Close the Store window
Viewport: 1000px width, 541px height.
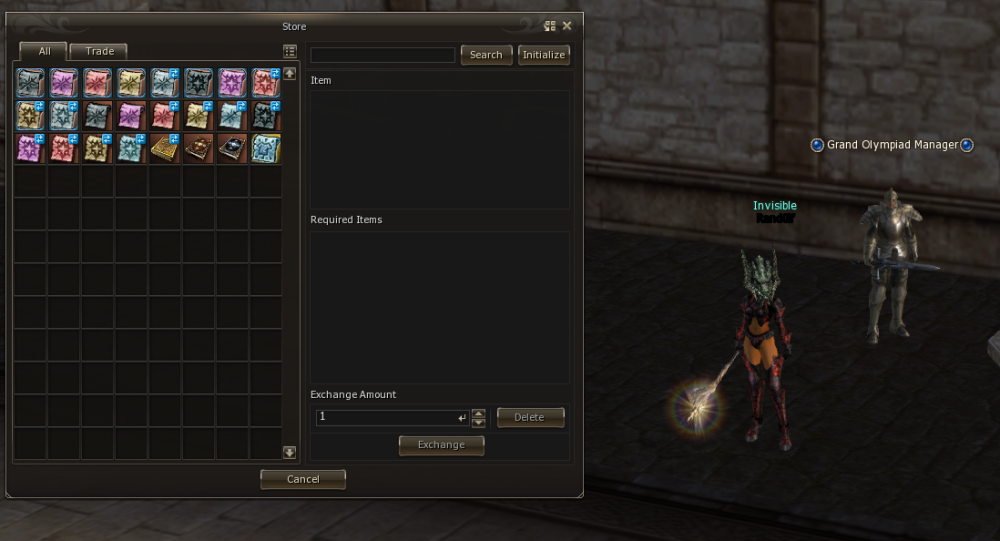pos(567,26)
